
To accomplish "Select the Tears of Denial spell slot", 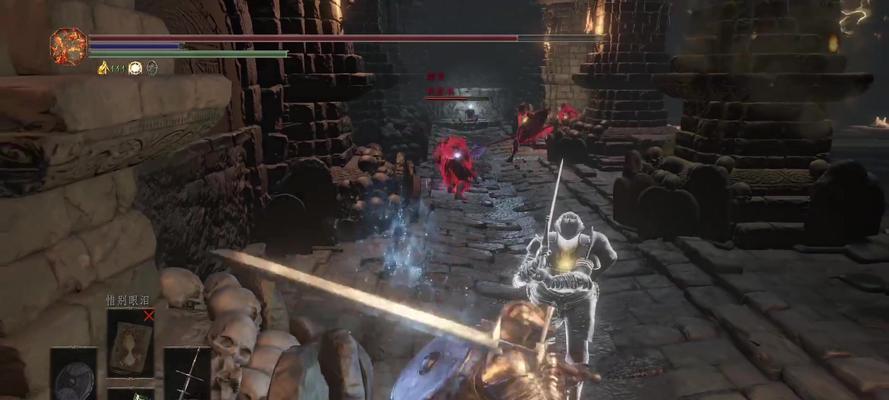I will coord(130,340).
